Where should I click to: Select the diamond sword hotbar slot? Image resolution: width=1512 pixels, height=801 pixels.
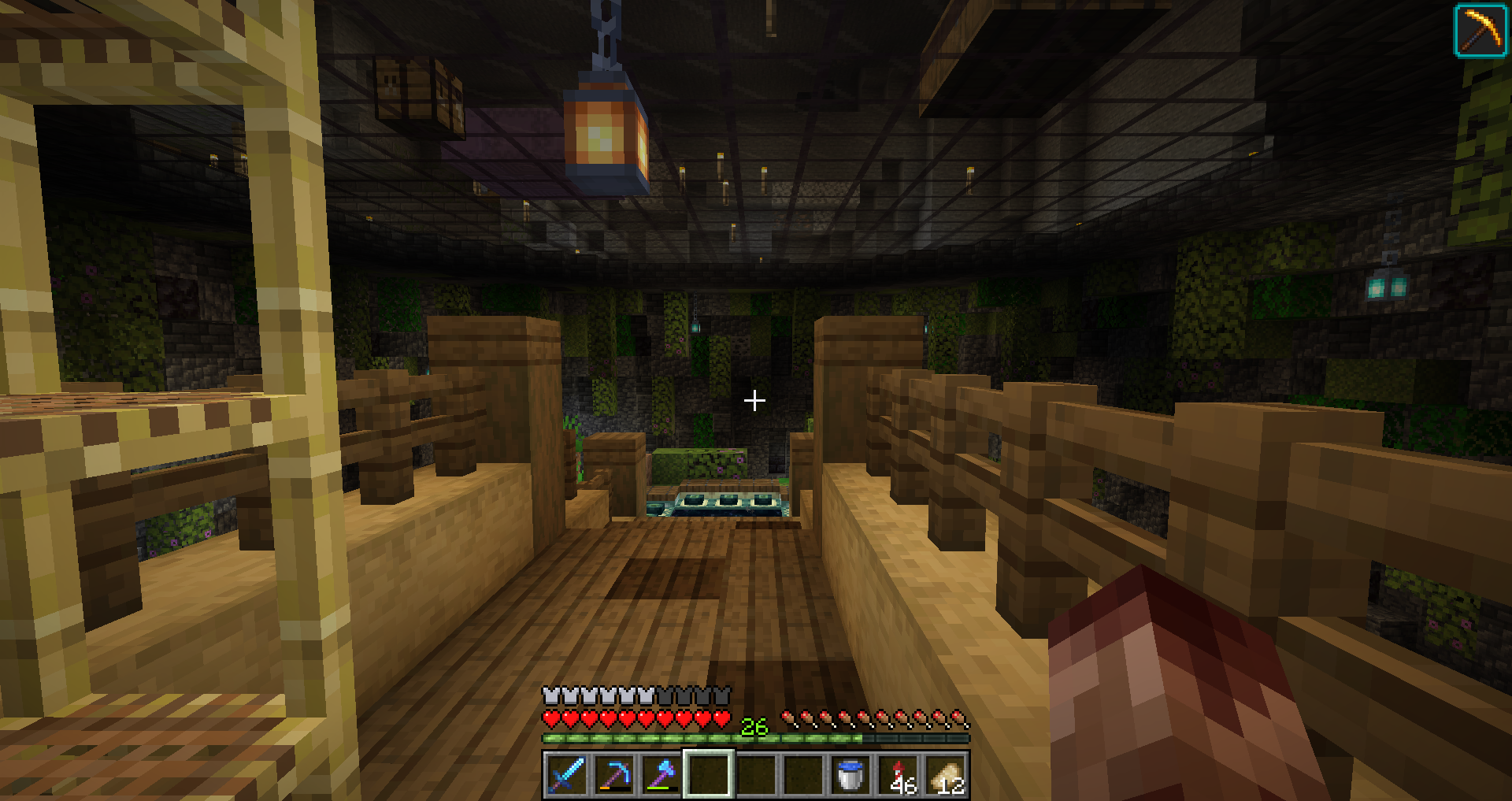567,774
